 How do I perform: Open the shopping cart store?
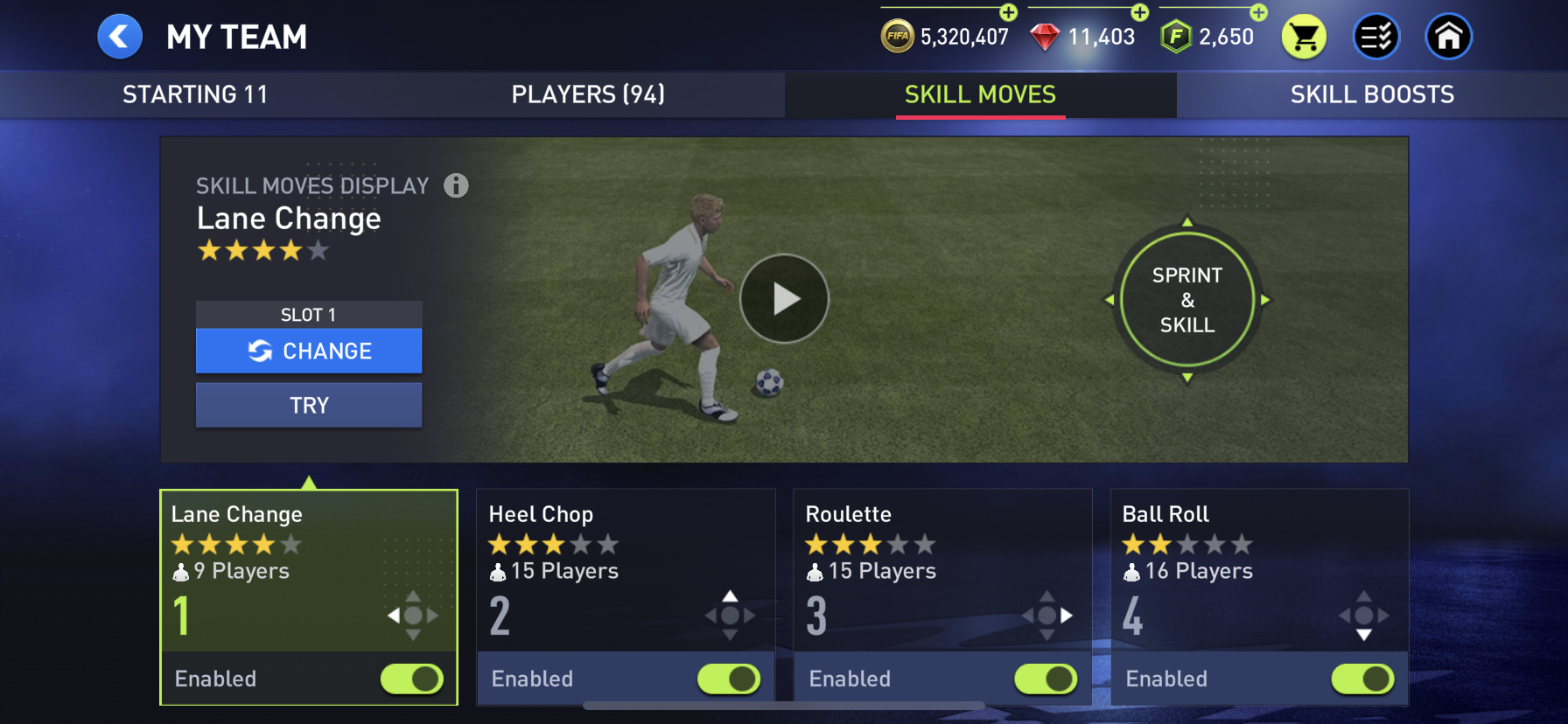click(x=1304, y=38)
